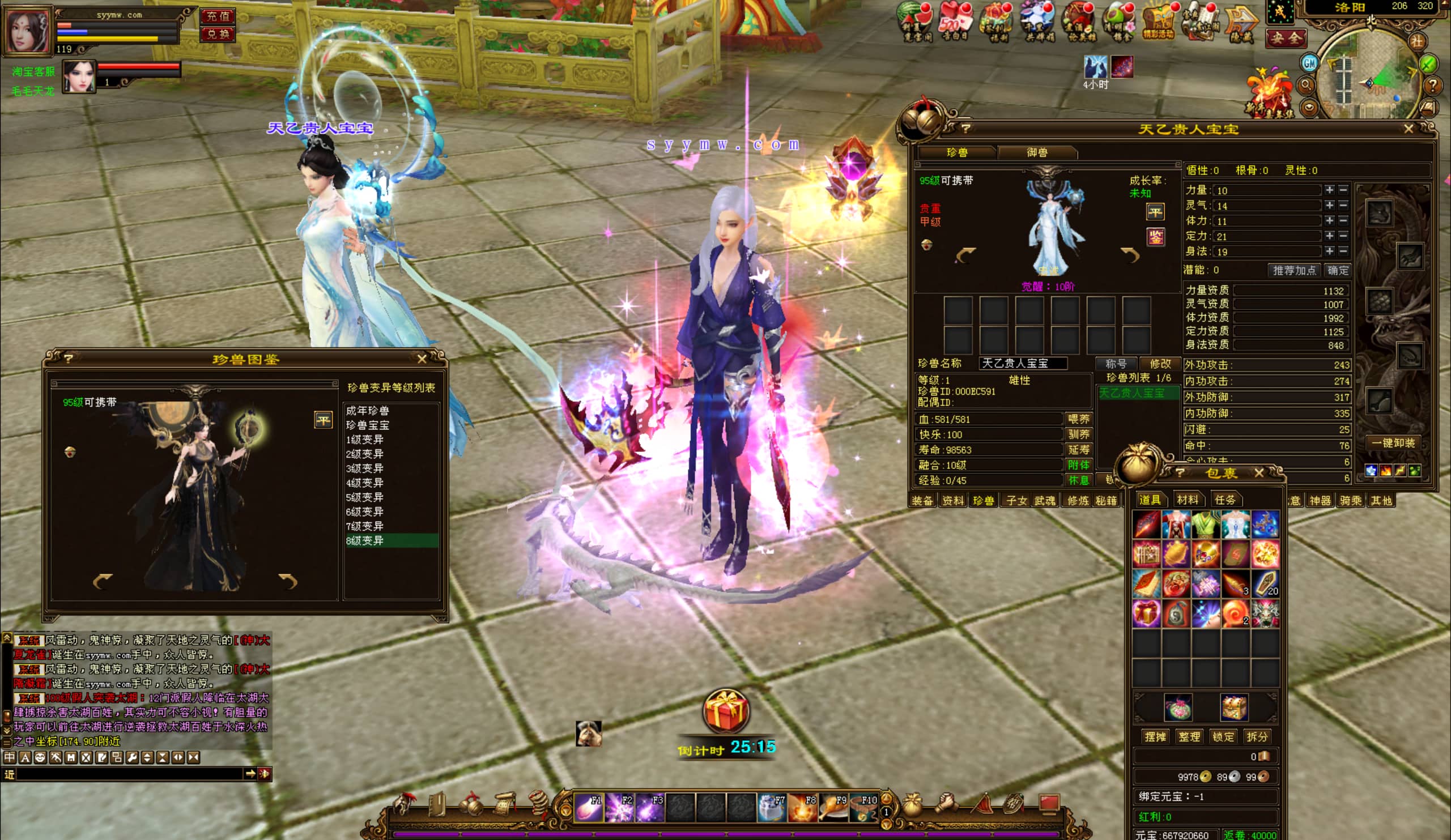Switch to the 御兽 tab
The image size is (1451, 840).
pos(1037,152)
